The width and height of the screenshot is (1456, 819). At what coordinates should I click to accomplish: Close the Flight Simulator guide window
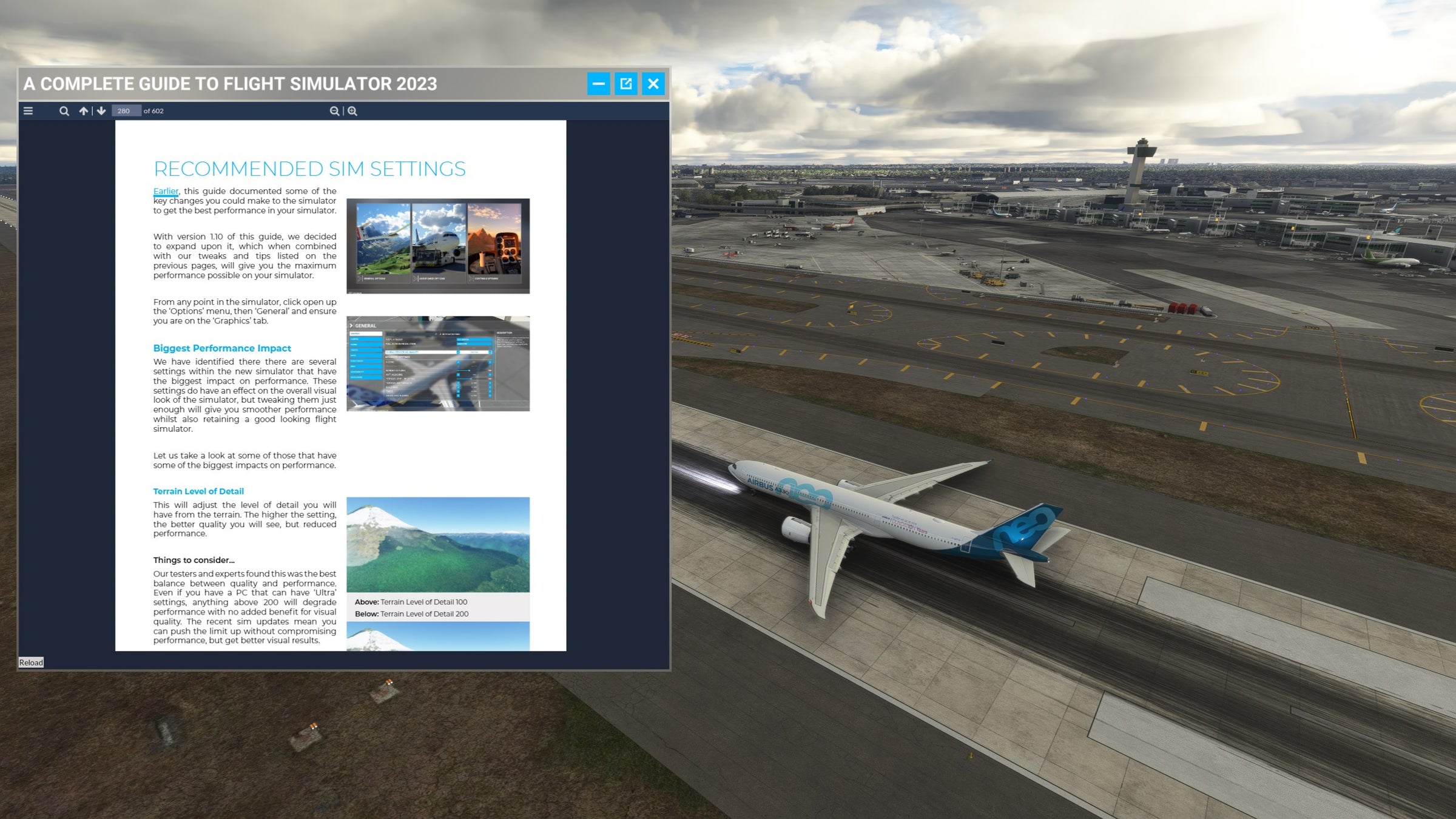[x=653, y=84]
